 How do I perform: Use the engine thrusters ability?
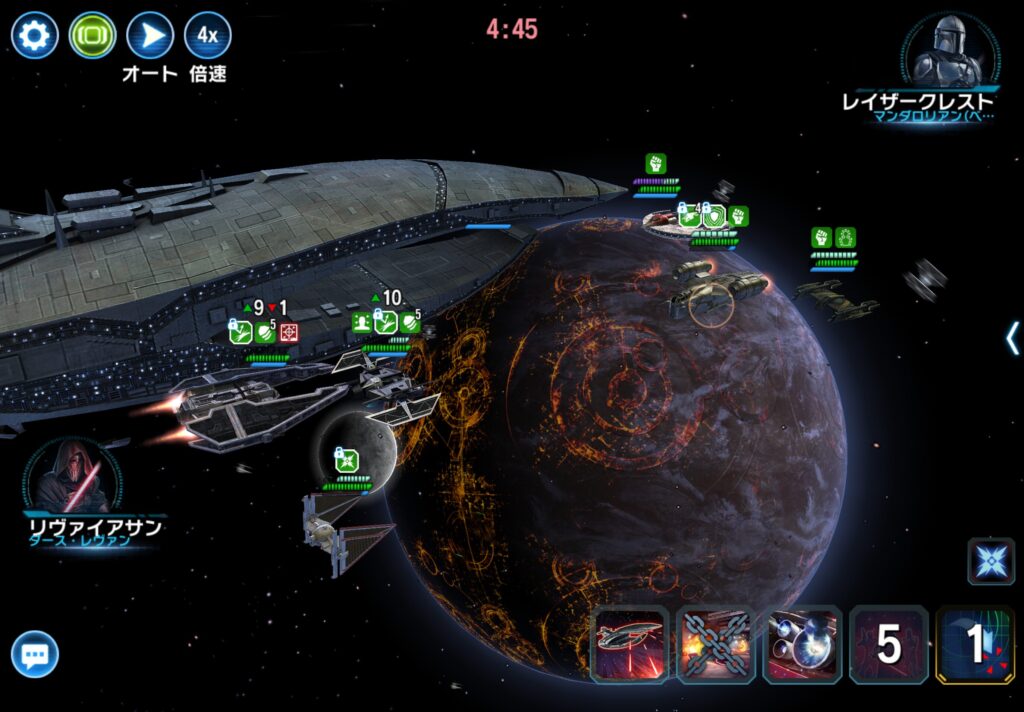pyautogui.click(x=802, y=645)
